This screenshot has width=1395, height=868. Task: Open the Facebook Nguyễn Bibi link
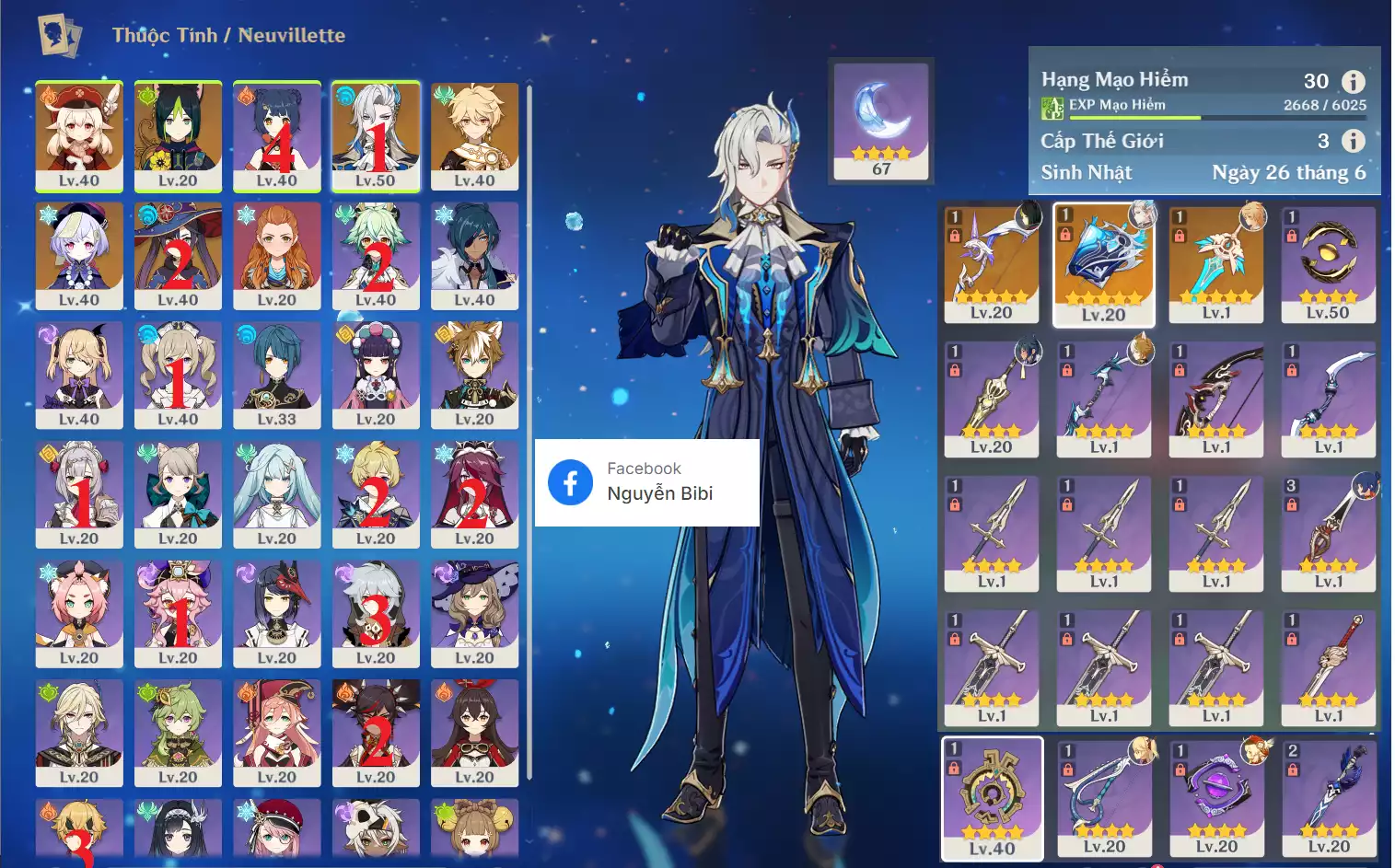[x=646, y=482]
